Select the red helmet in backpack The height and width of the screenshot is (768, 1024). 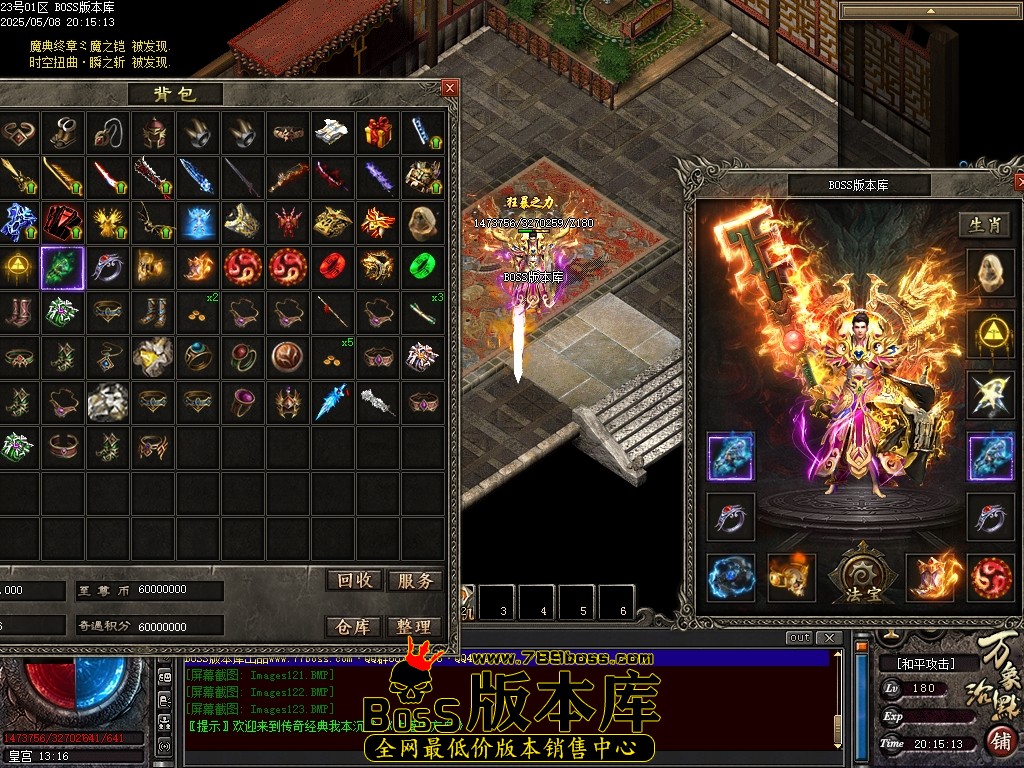(x=152, y=132)
